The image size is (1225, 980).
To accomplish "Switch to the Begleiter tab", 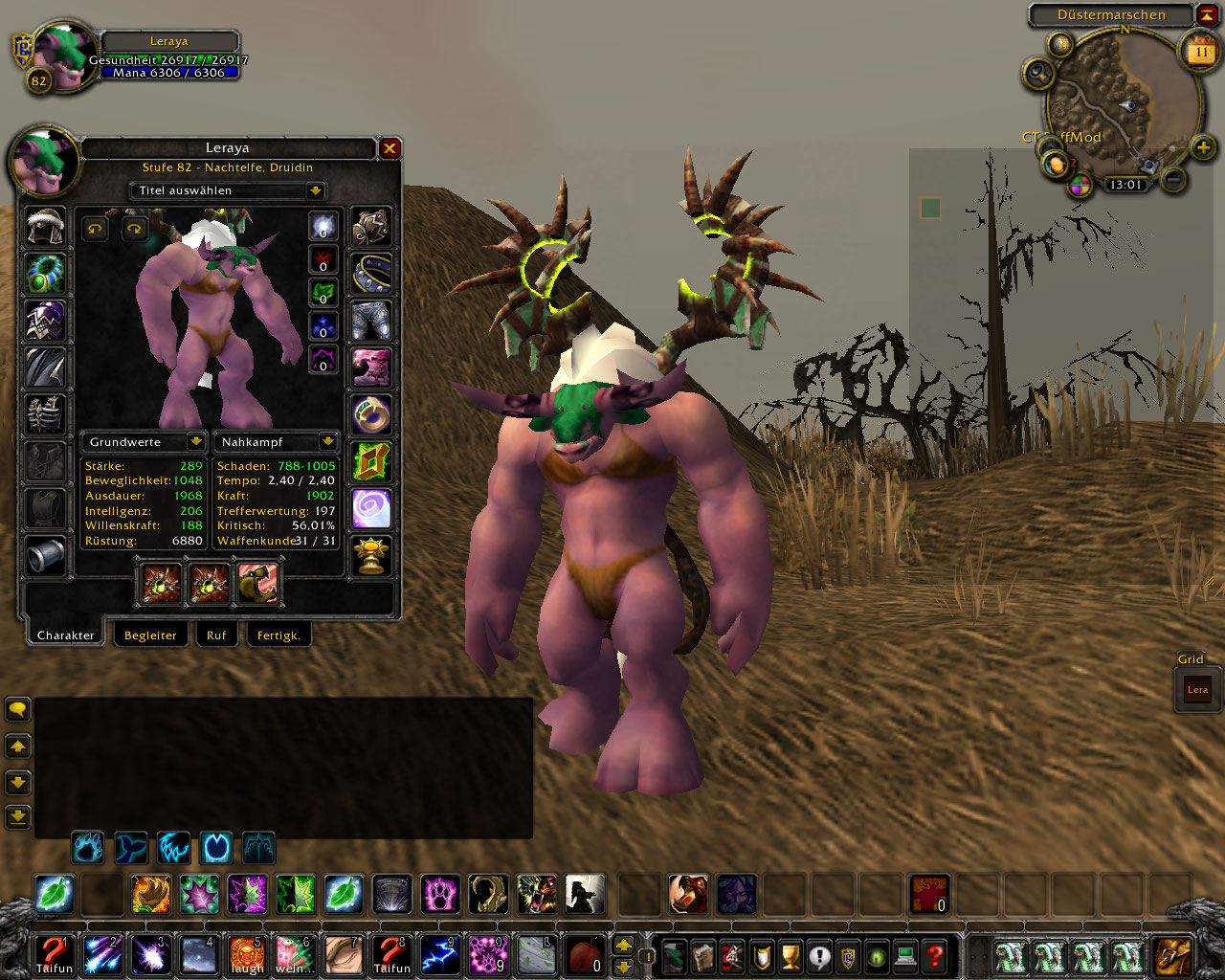I will (150, 635).
